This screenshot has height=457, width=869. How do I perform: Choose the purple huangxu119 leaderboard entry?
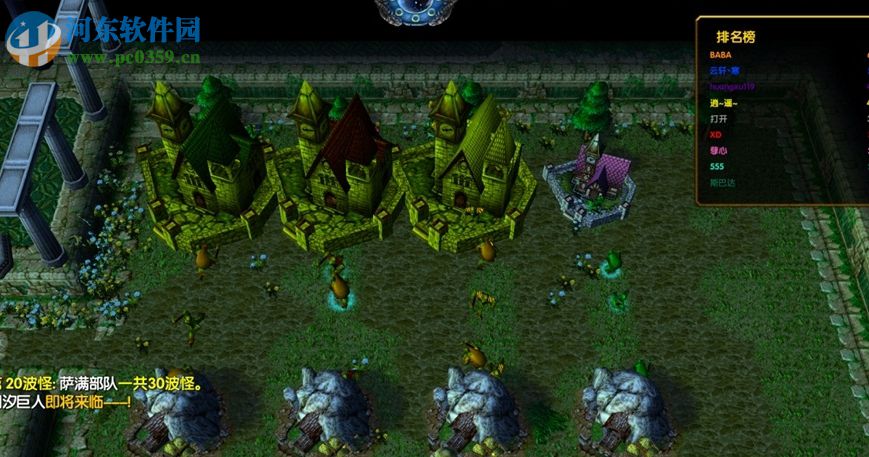coord(732,87)
